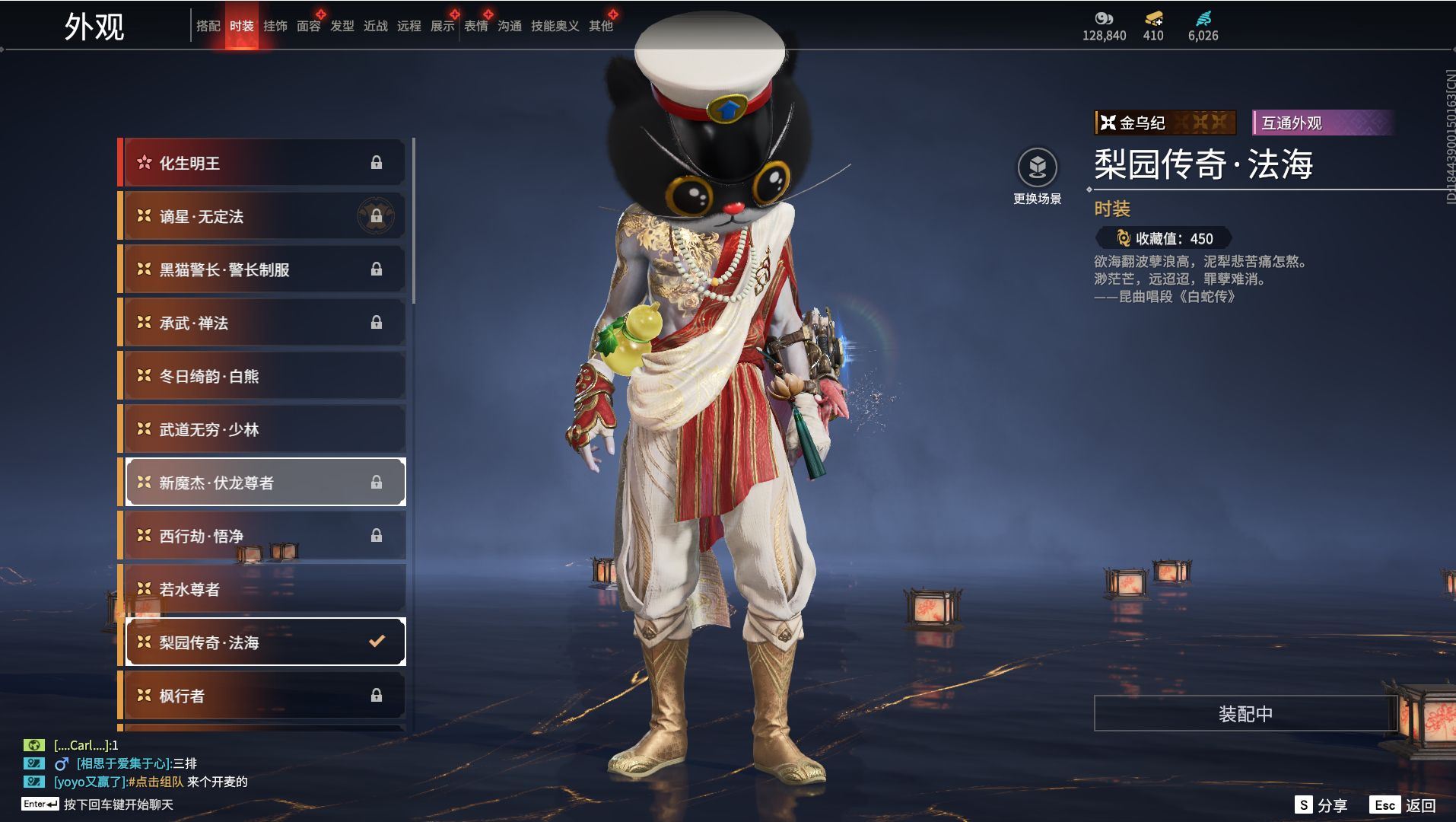The width and height of the screenshot is (1456, 822).
Task: Switch to the 搭配 tab
Action: click(208, 26)
